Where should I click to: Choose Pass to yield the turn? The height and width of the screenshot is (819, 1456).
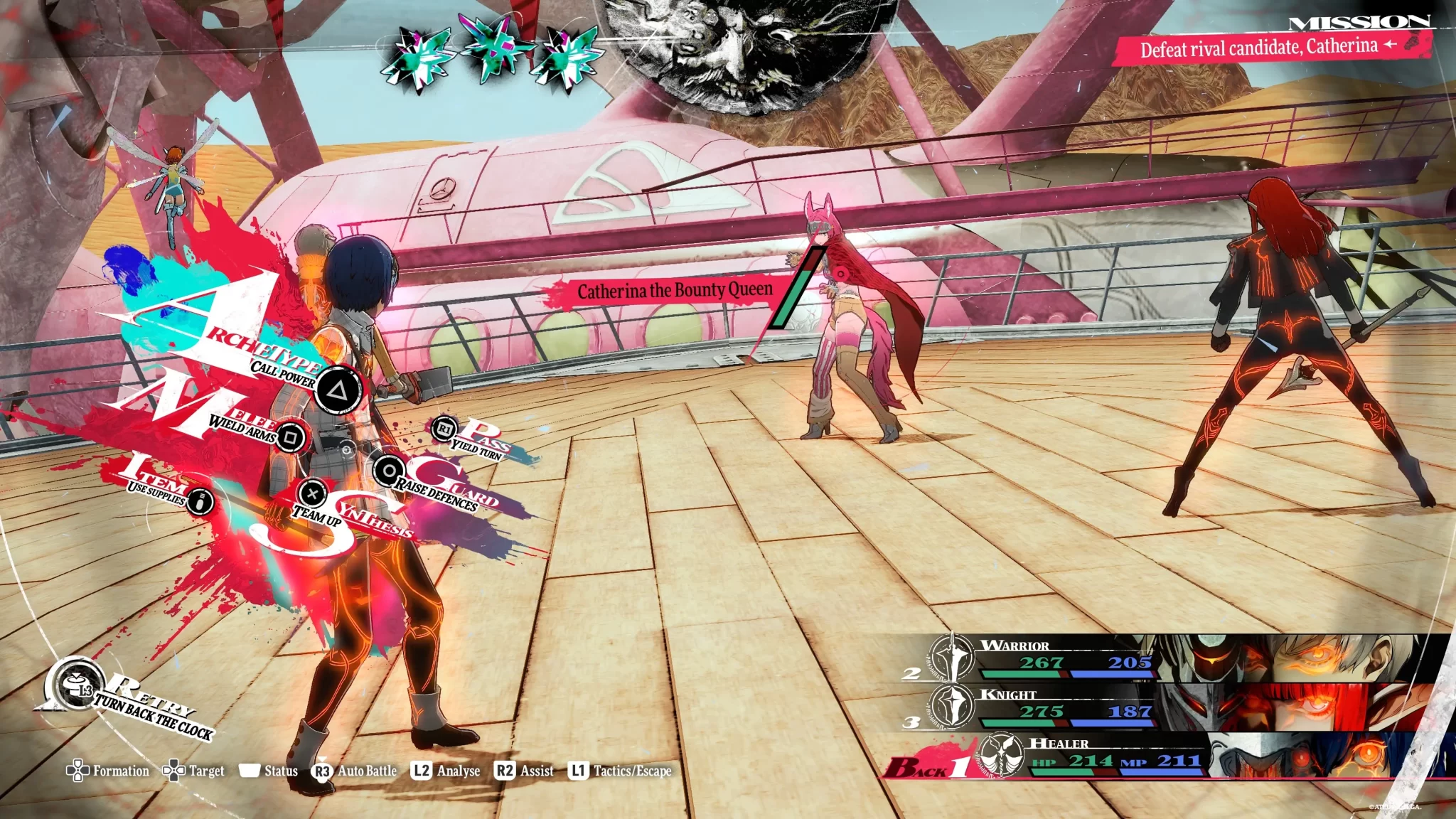[x=445, y=429]
